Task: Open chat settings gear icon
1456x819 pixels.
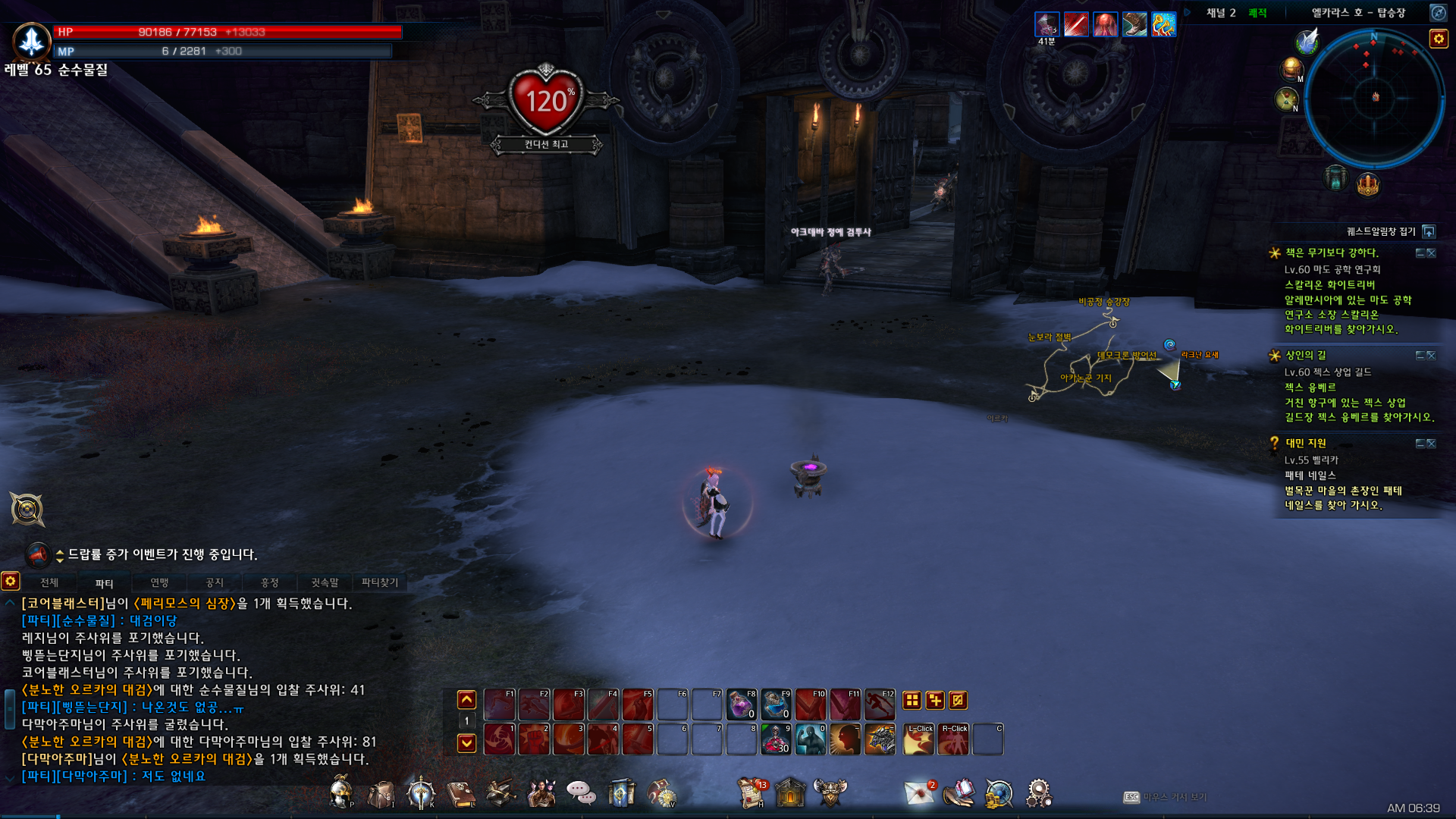Action: pos(11,582)
